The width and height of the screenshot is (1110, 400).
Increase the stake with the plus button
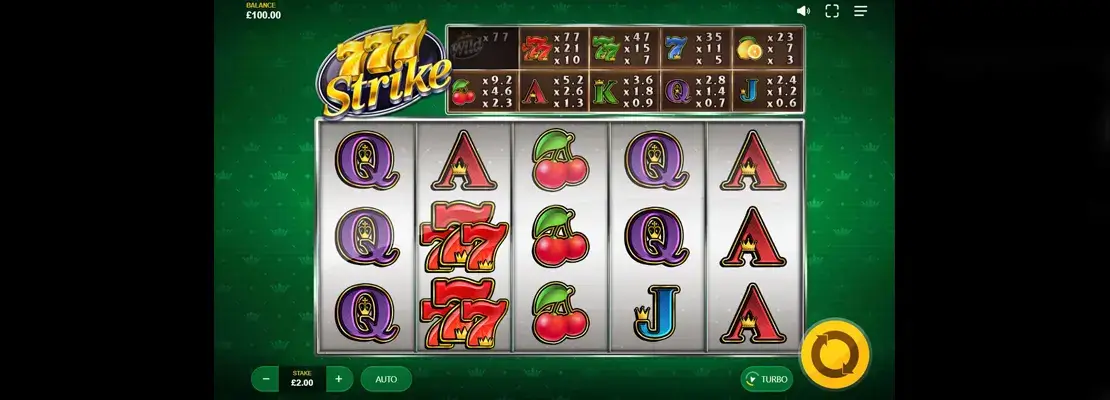tap(339, 379)
